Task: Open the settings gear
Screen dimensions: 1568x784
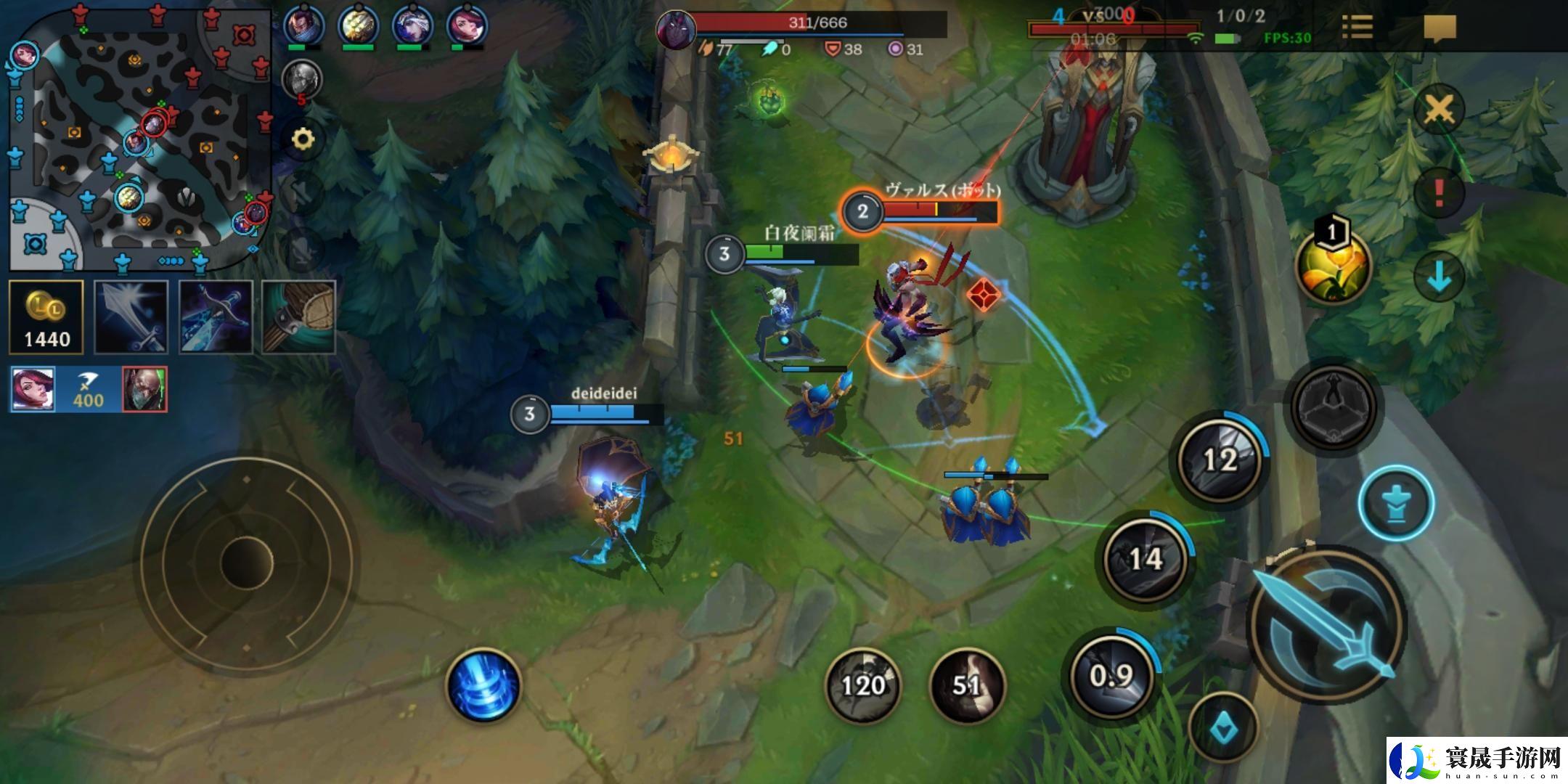Action: coord(302,138)
